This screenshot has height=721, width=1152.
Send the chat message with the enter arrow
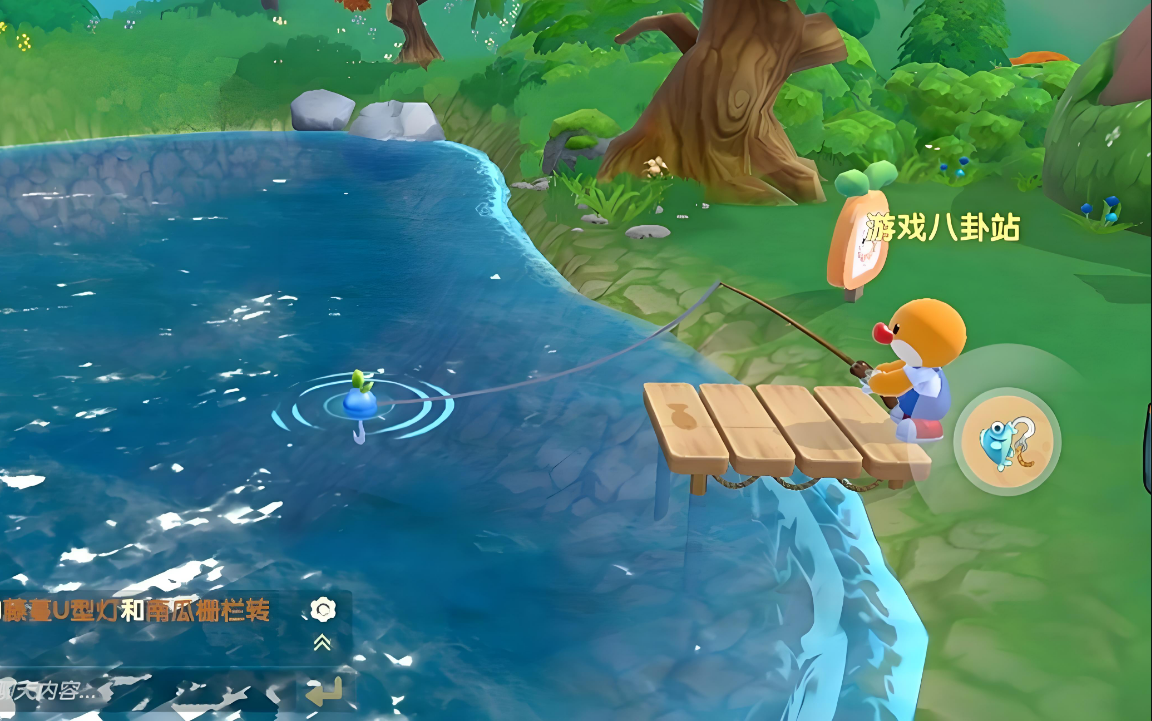coord(325,690)
